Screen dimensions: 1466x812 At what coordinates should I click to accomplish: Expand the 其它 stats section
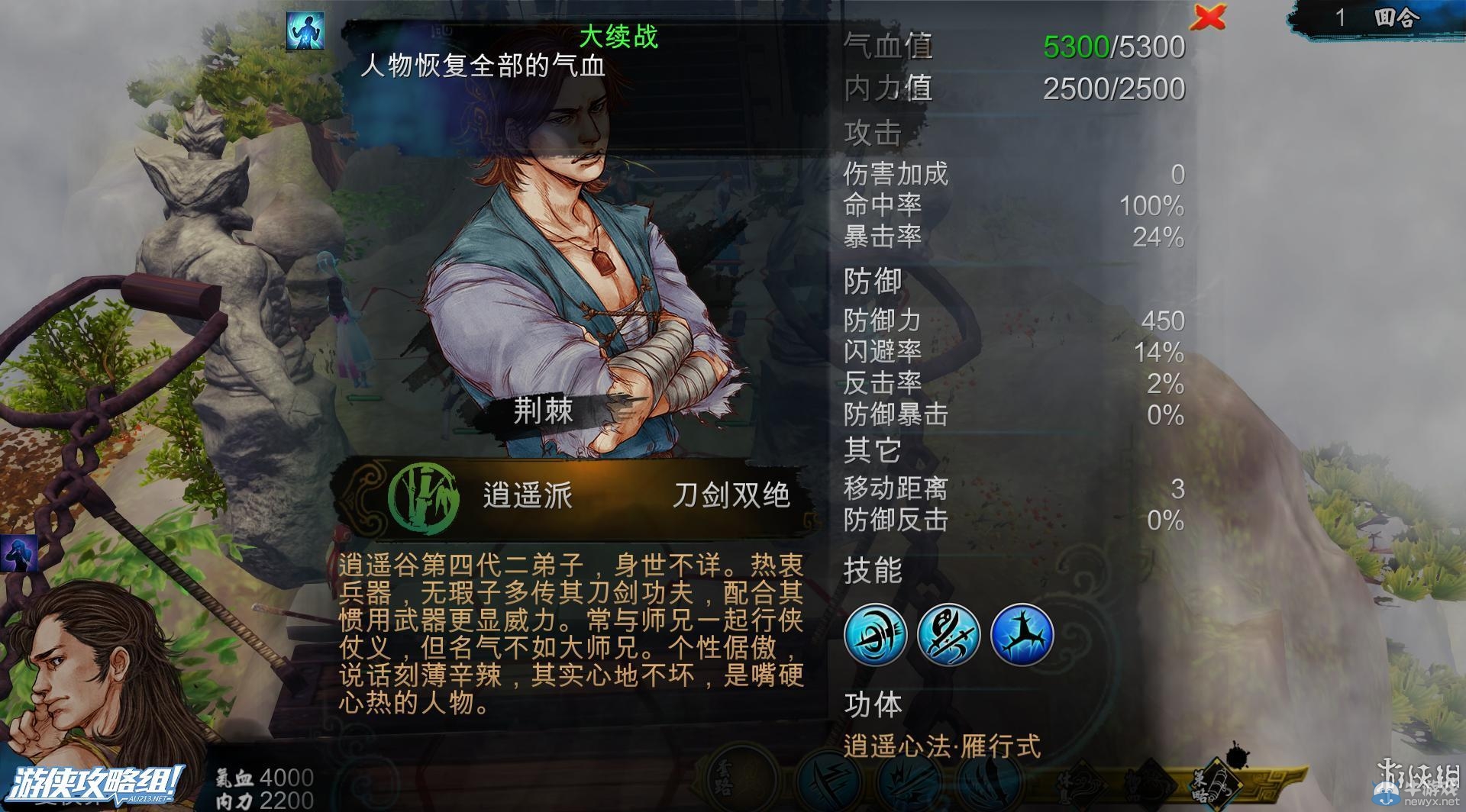coord(872,450)
